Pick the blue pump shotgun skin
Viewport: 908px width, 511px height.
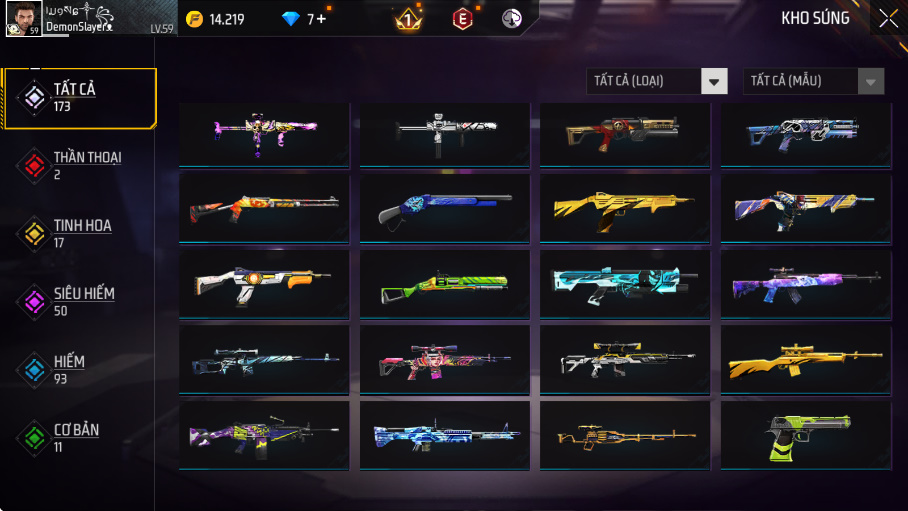444,208
